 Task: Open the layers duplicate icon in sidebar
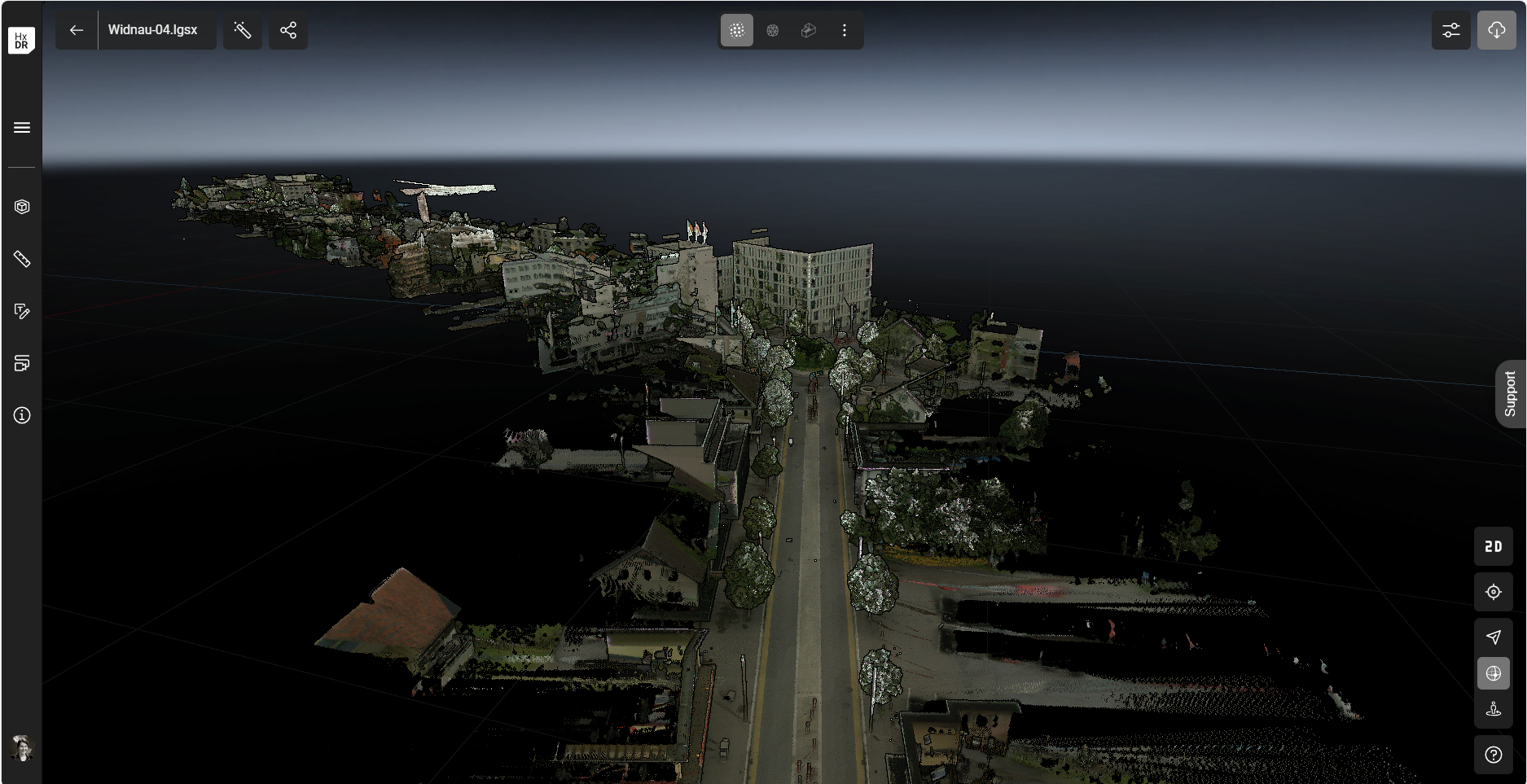(21, 364)
